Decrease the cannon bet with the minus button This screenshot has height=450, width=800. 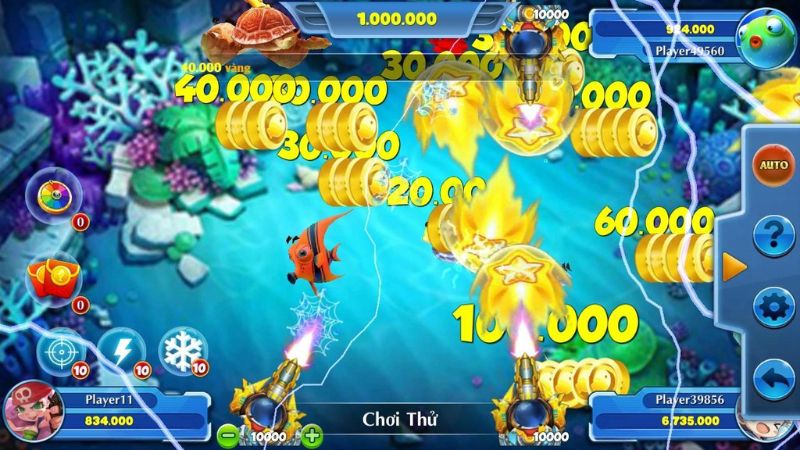coord(229,435)
